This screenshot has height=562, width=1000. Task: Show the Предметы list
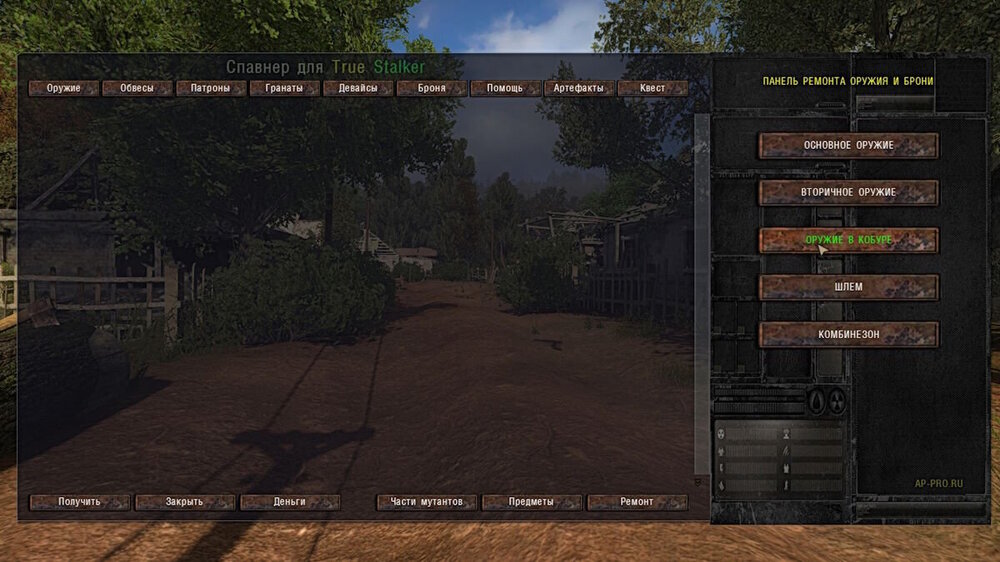[532, 502]
